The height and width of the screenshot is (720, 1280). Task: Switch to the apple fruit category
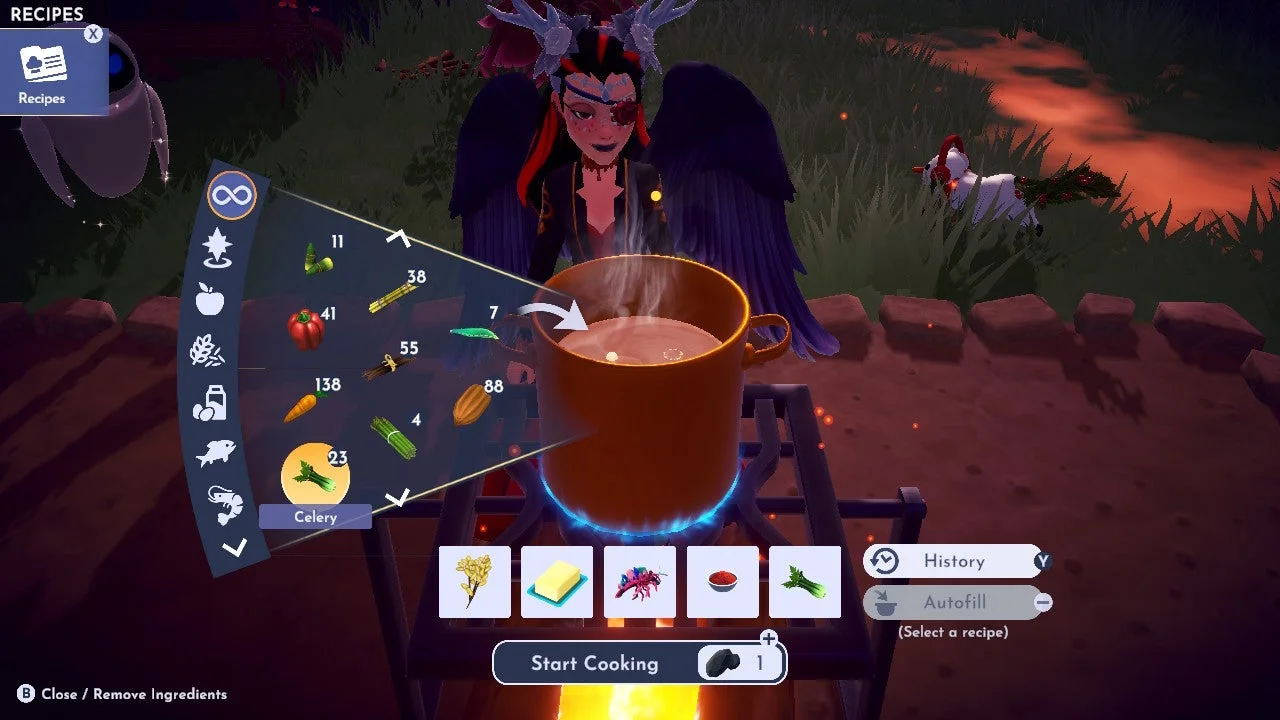210,298
